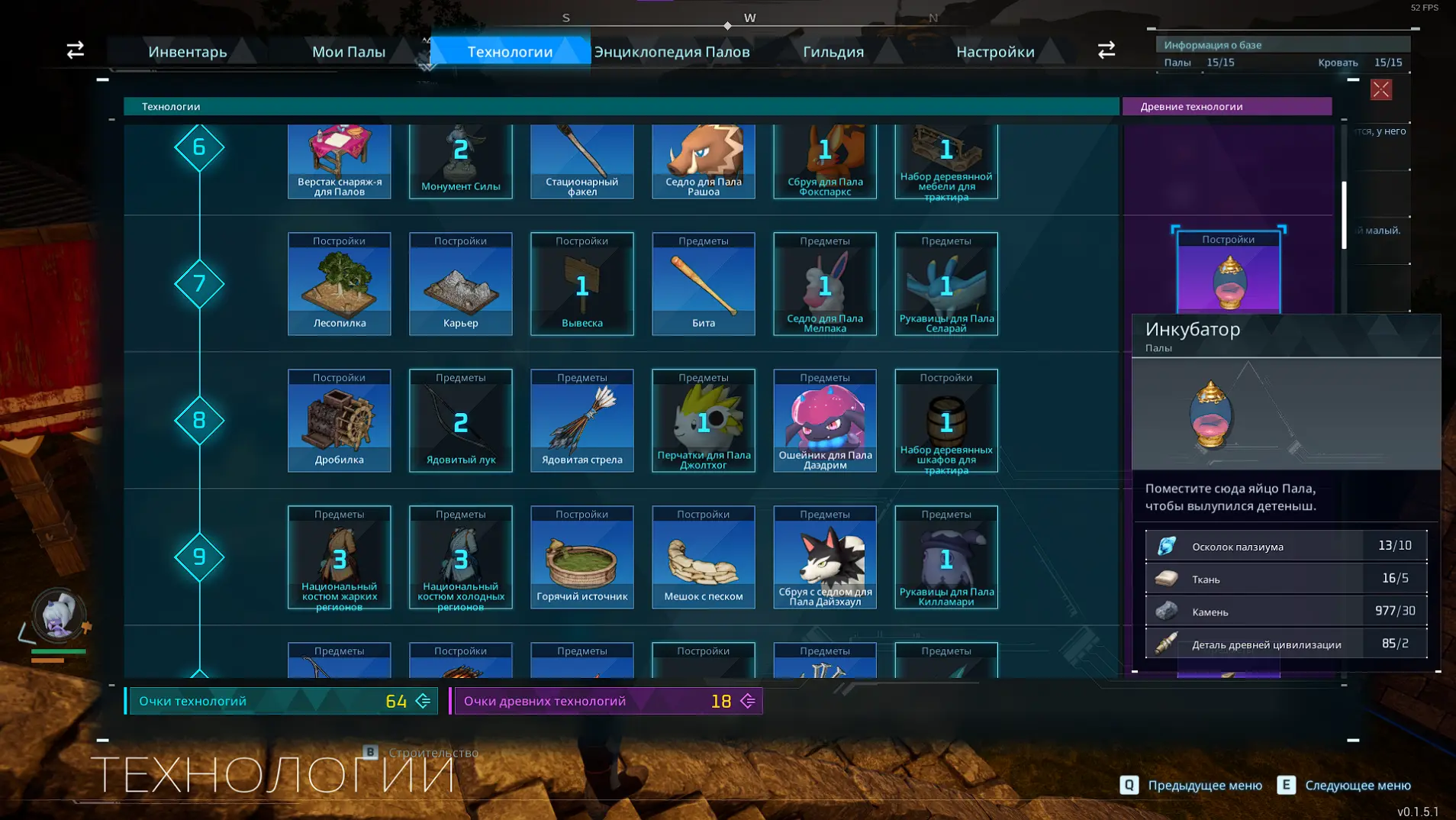Unlock Седло для Пала Мелпака
Screen dimensions: 1456x820
tap(825, 284)
